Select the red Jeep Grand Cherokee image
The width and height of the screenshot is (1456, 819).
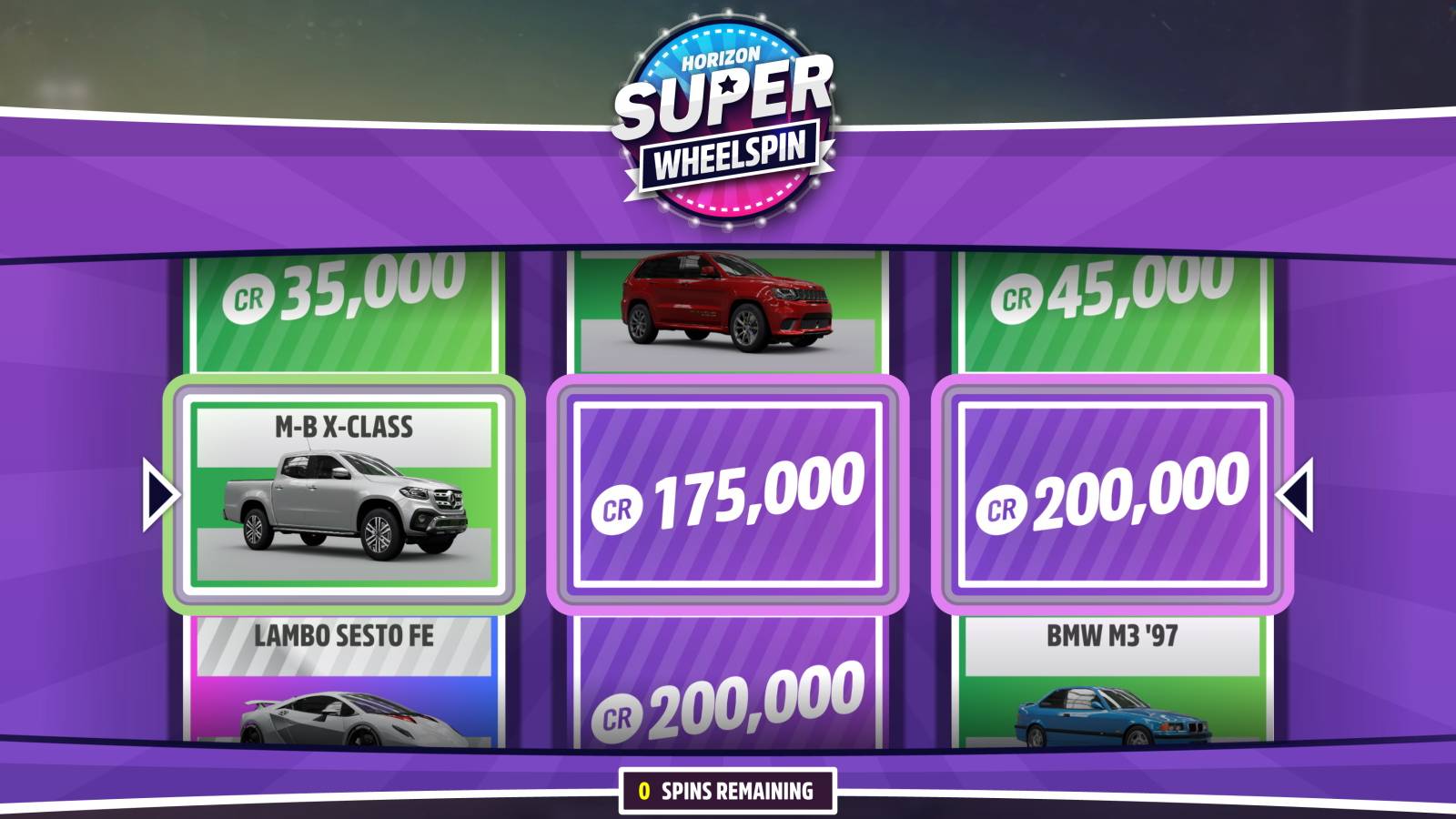tap(725, 300)
